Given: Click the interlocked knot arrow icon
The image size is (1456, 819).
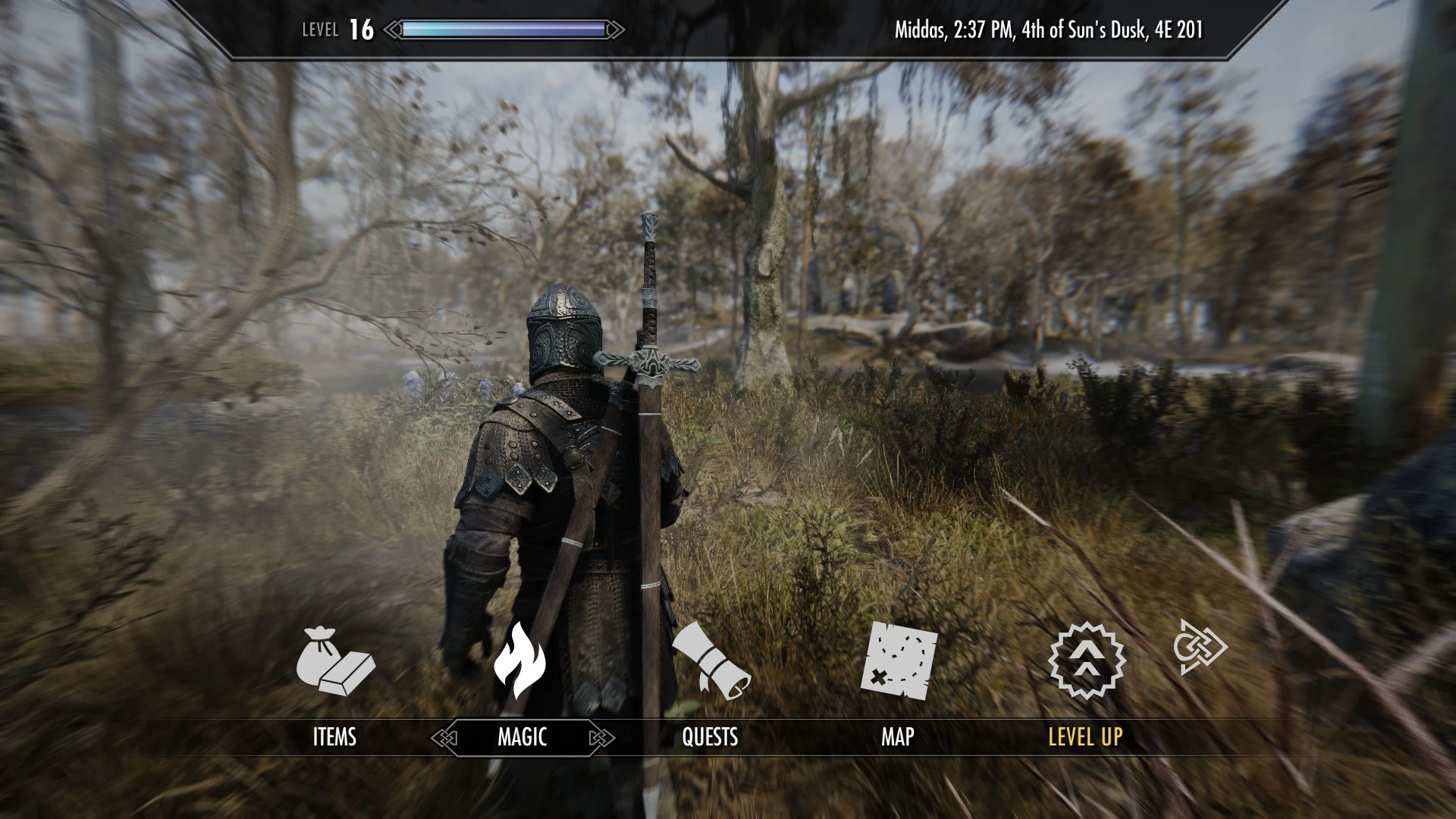Looking at the screenshot, I should coord(1199,647).
